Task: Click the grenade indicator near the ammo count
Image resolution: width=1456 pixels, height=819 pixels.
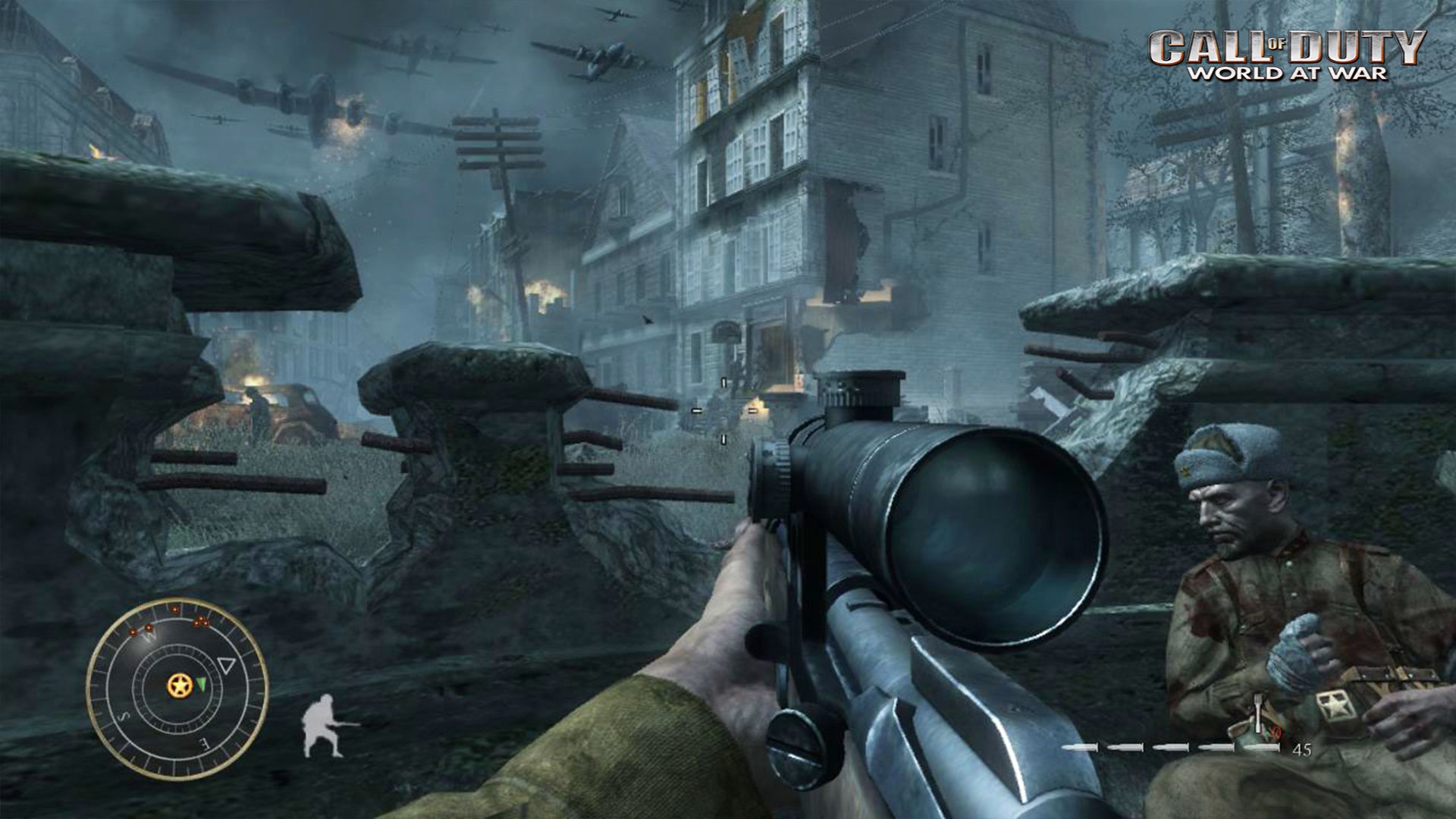Action: [1257, 713]
